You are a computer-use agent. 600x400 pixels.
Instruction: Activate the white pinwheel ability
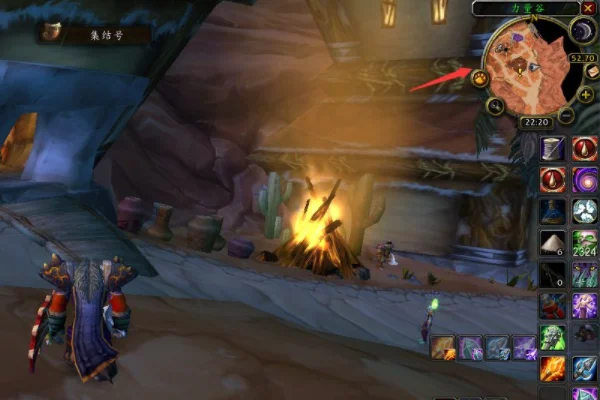pyautogui.click(x=585, y=211)
